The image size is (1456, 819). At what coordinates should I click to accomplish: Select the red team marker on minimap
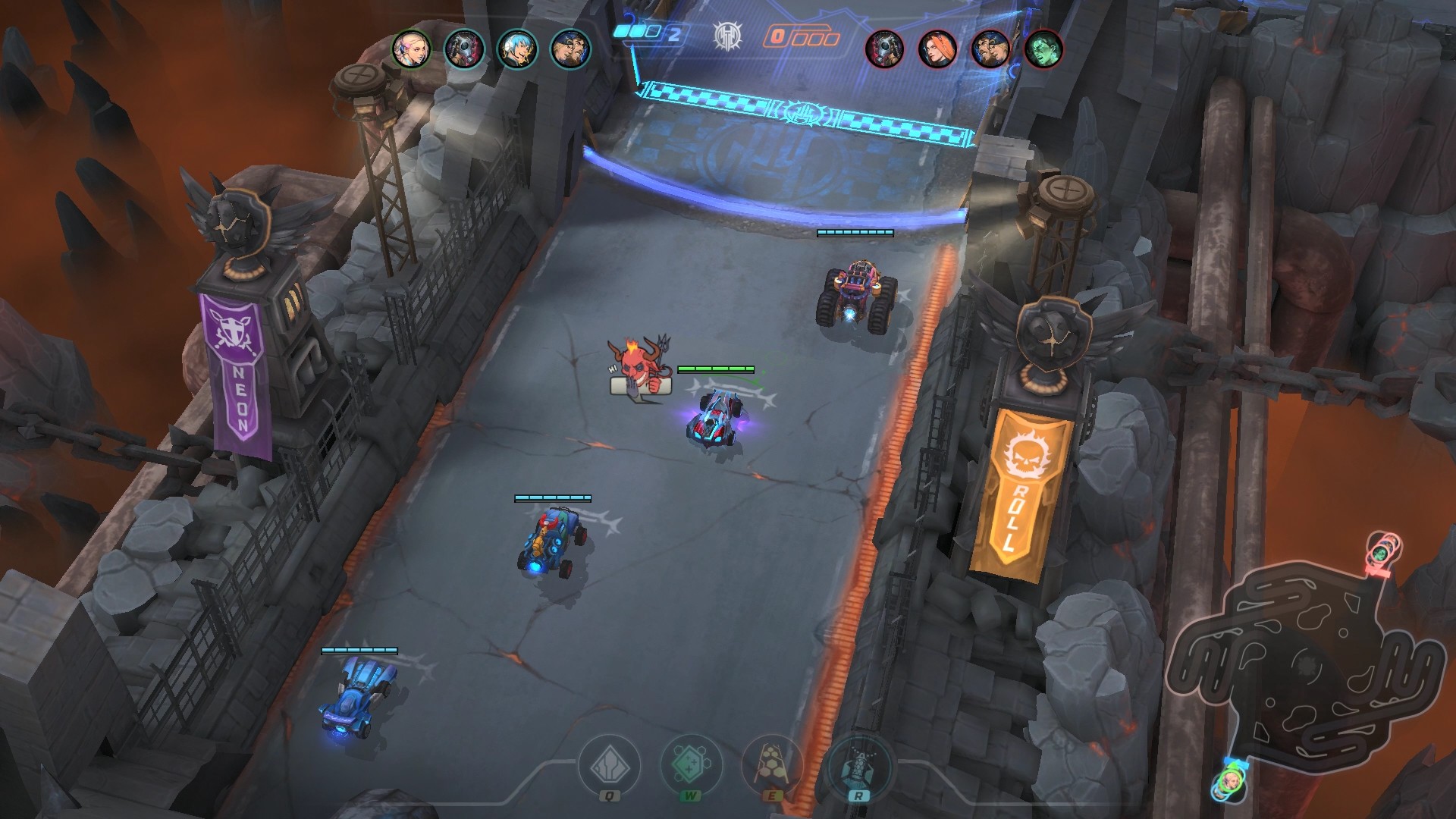pyautogui.click(x=1383, y=551)
